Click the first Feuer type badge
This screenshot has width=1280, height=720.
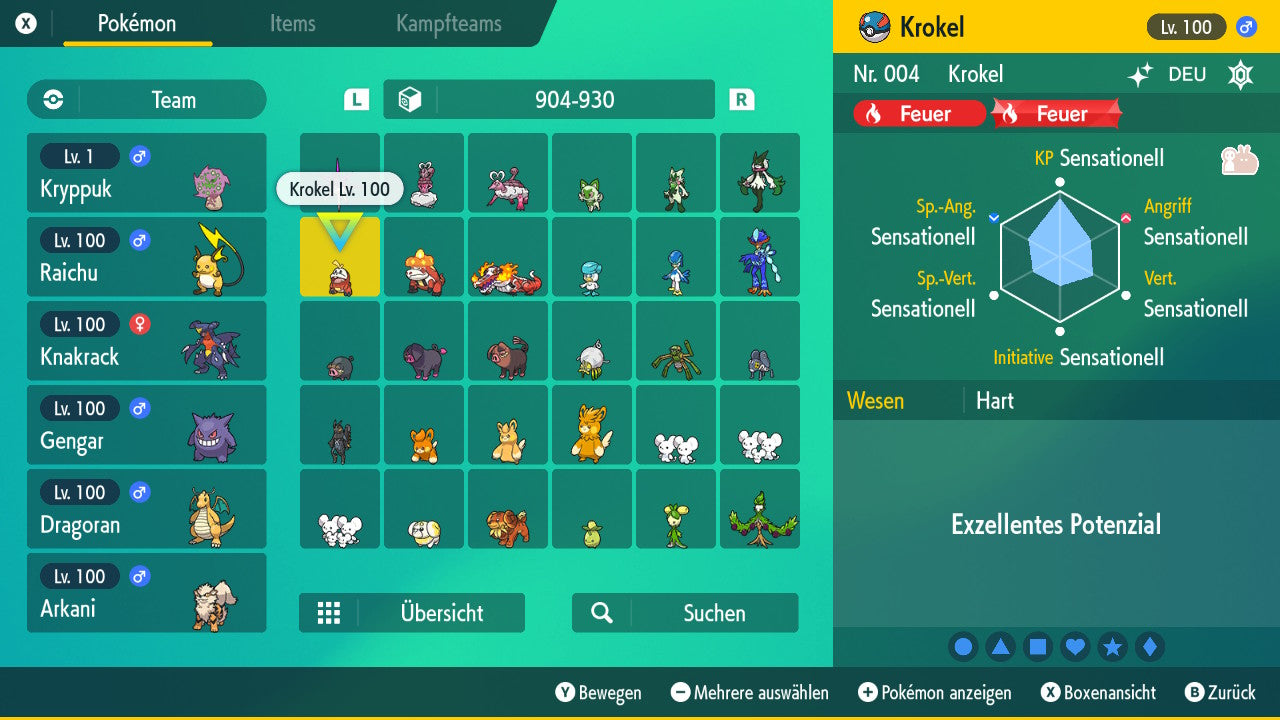(x=917, y=113)
